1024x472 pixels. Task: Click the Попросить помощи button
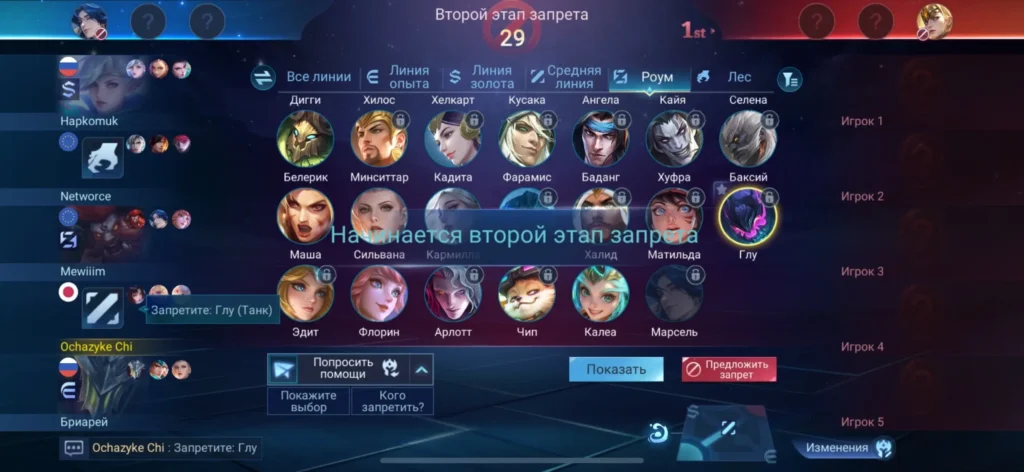(x=342, y=369)
